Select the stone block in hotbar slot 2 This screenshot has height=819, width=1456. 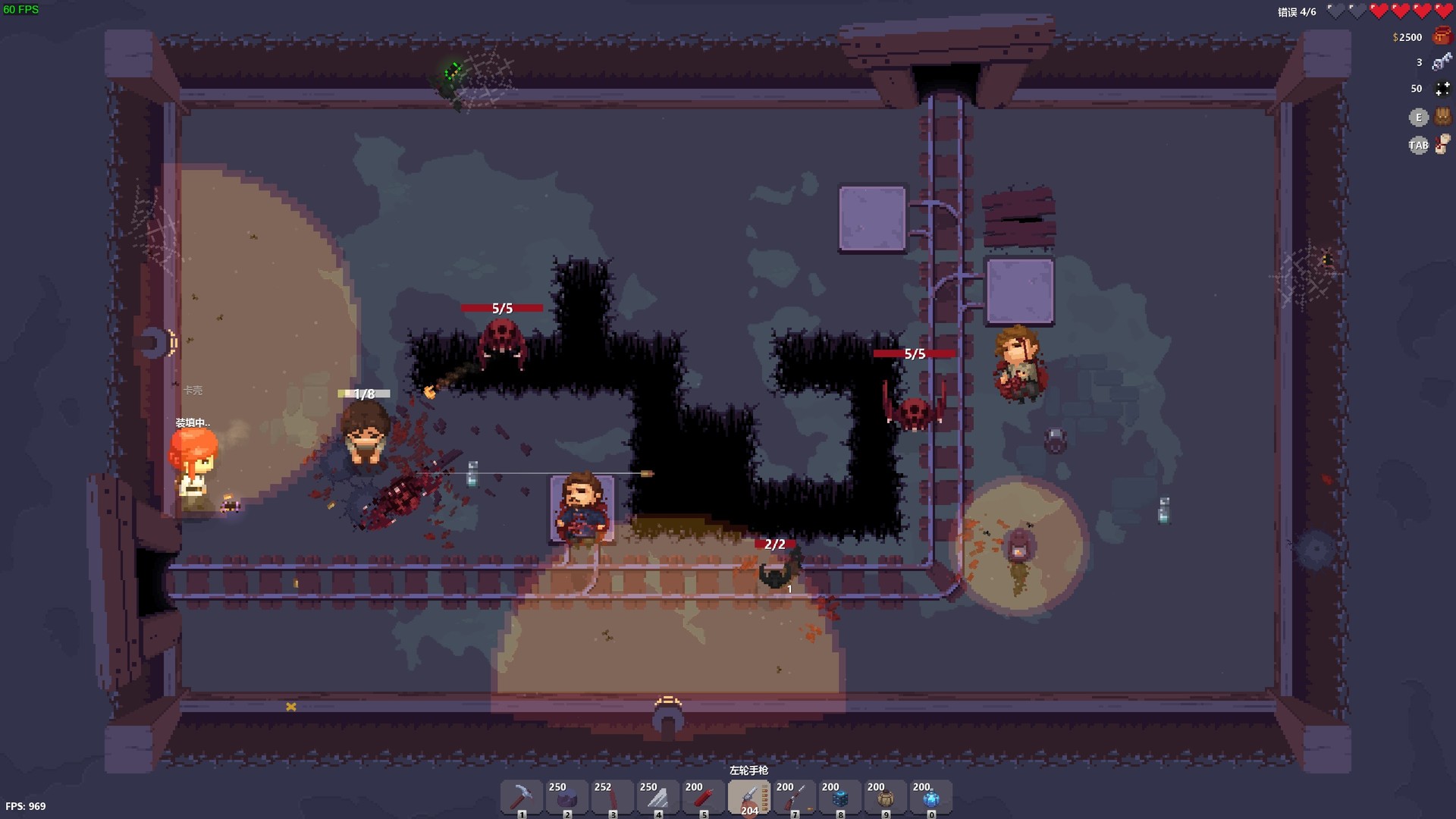click(566, 797)
